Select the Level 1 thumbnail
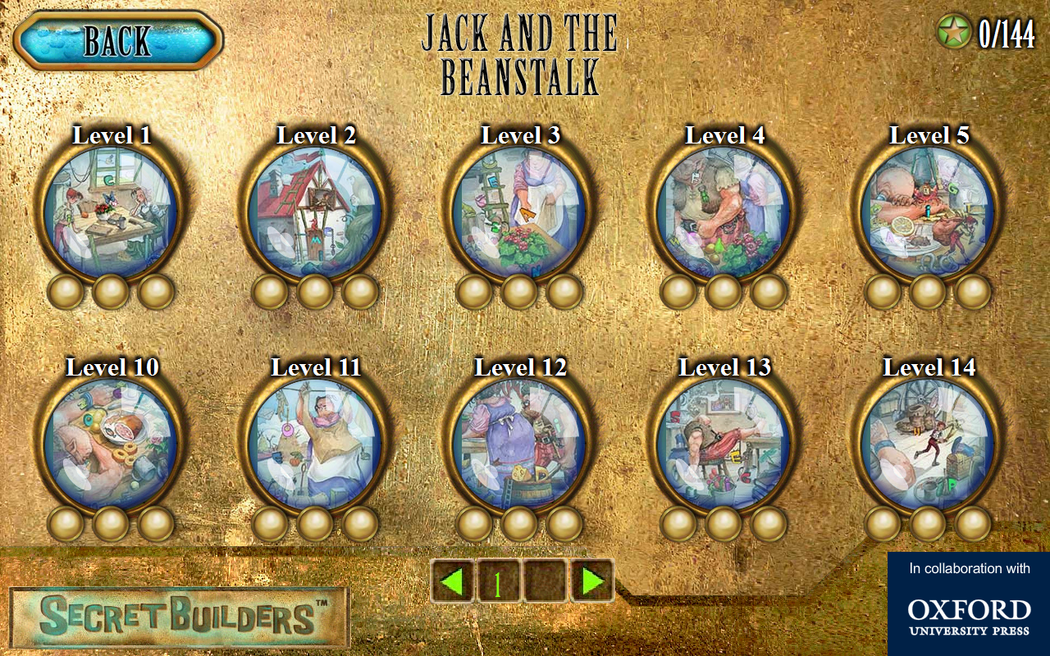This screenshot has height=656, width=1050. click(111, 211)
